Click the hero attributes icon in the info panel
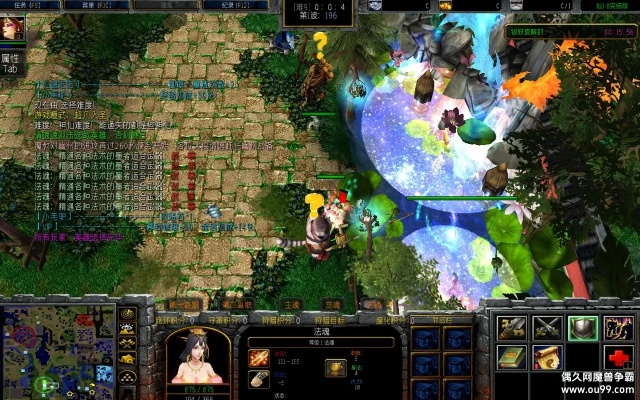This screenshot has width=640, height=400. point(336,367)
